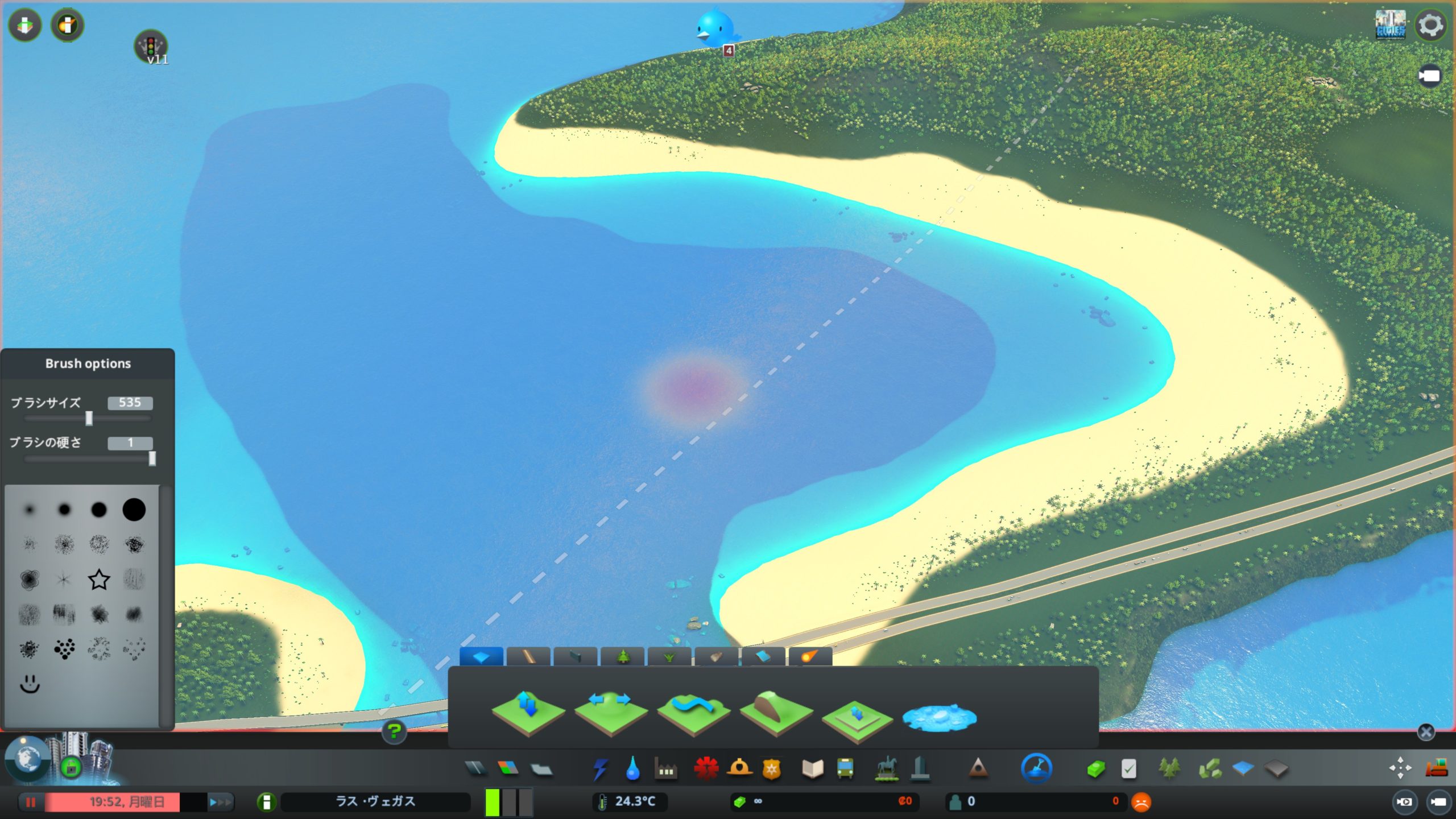Viewport: 1456px width, 819px height.
Task: Click the brush hardness slider handle
Action: pos(152,458)
